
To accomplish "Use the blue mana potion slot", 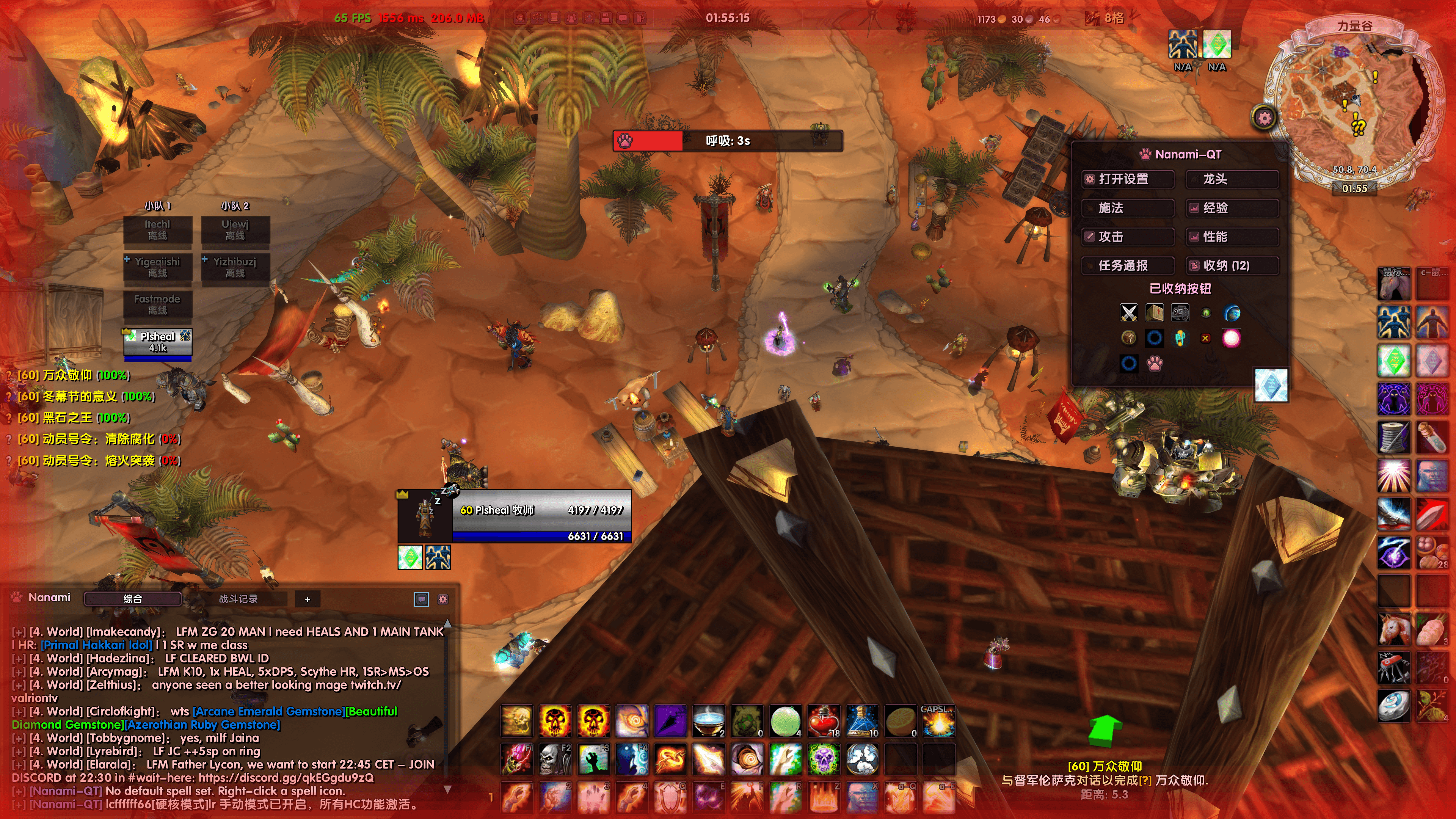I will tap(862, 721).
